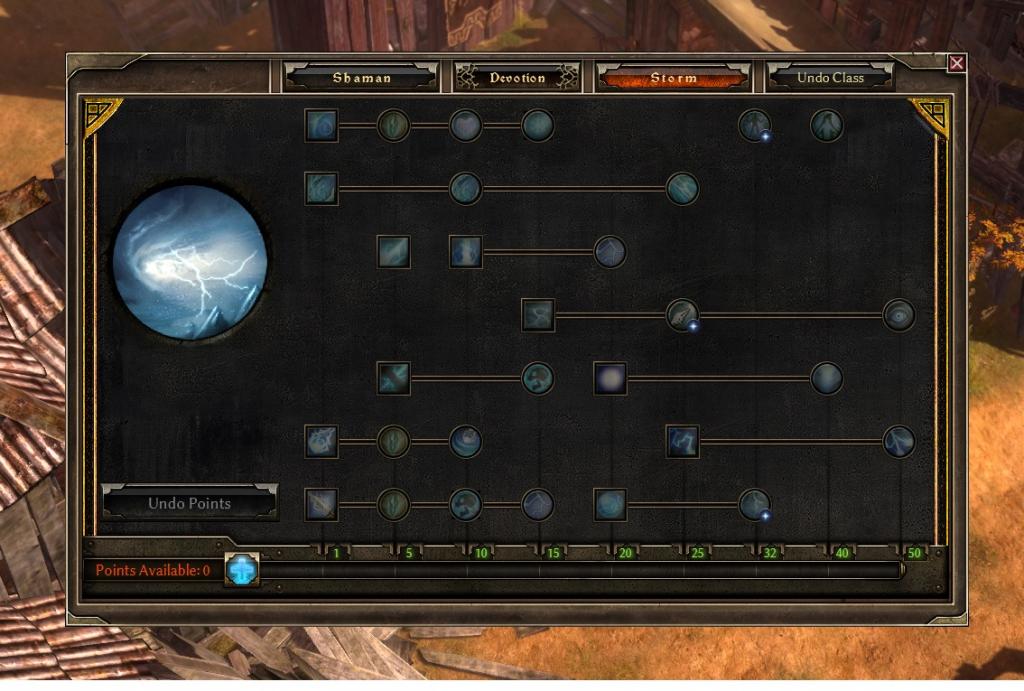
Task: Switch to the Shaman tab
Action: [x=361, y=77]
